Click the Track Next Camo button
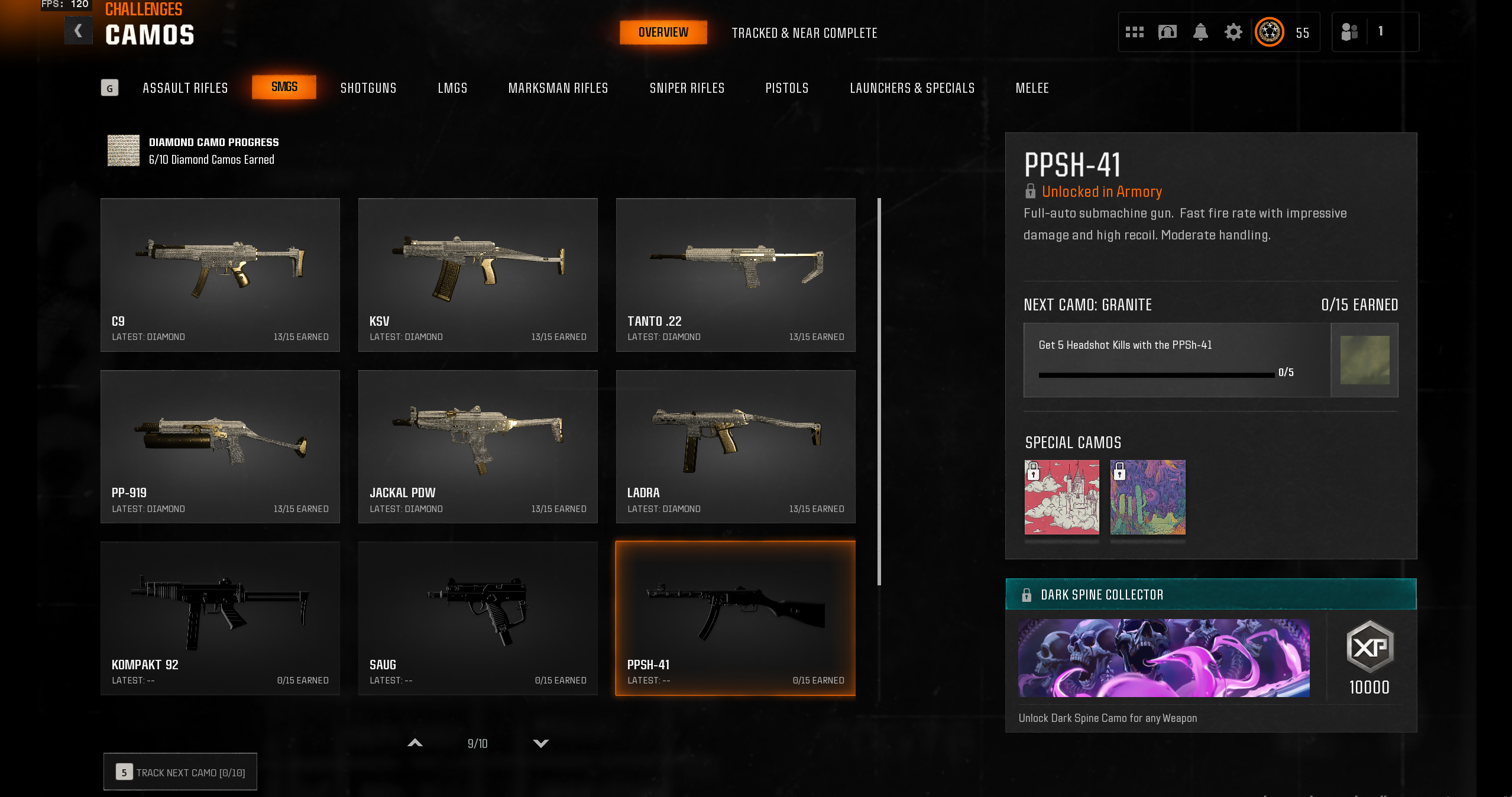The width and height of the screenshot is (1512, 797). click(180, 772)
